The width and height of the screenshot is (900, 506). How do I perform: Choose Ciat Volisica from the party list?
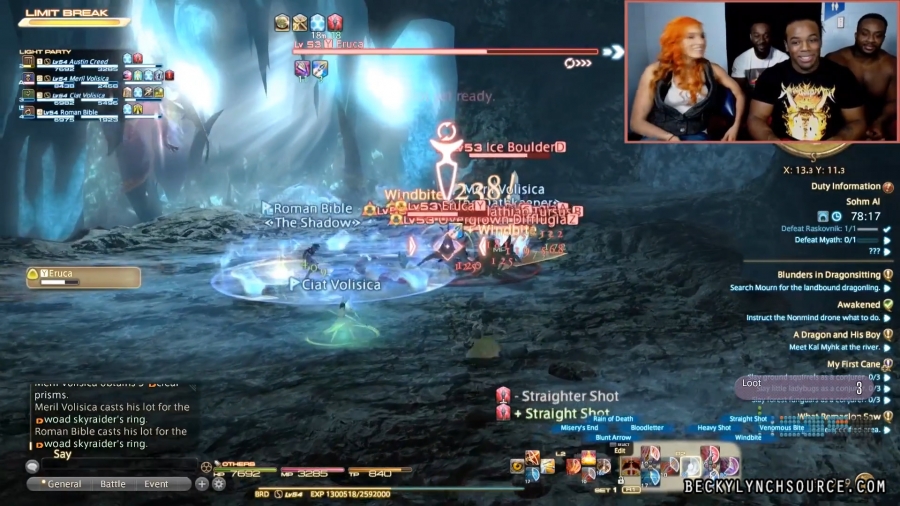point(80,96)
